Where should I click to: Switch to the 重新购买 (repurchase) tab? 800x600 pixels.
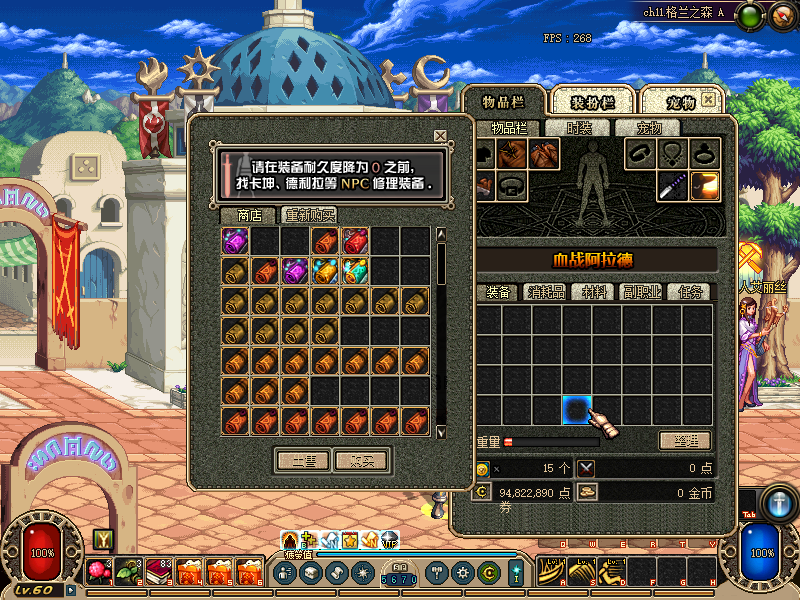(x=309, y=215)
